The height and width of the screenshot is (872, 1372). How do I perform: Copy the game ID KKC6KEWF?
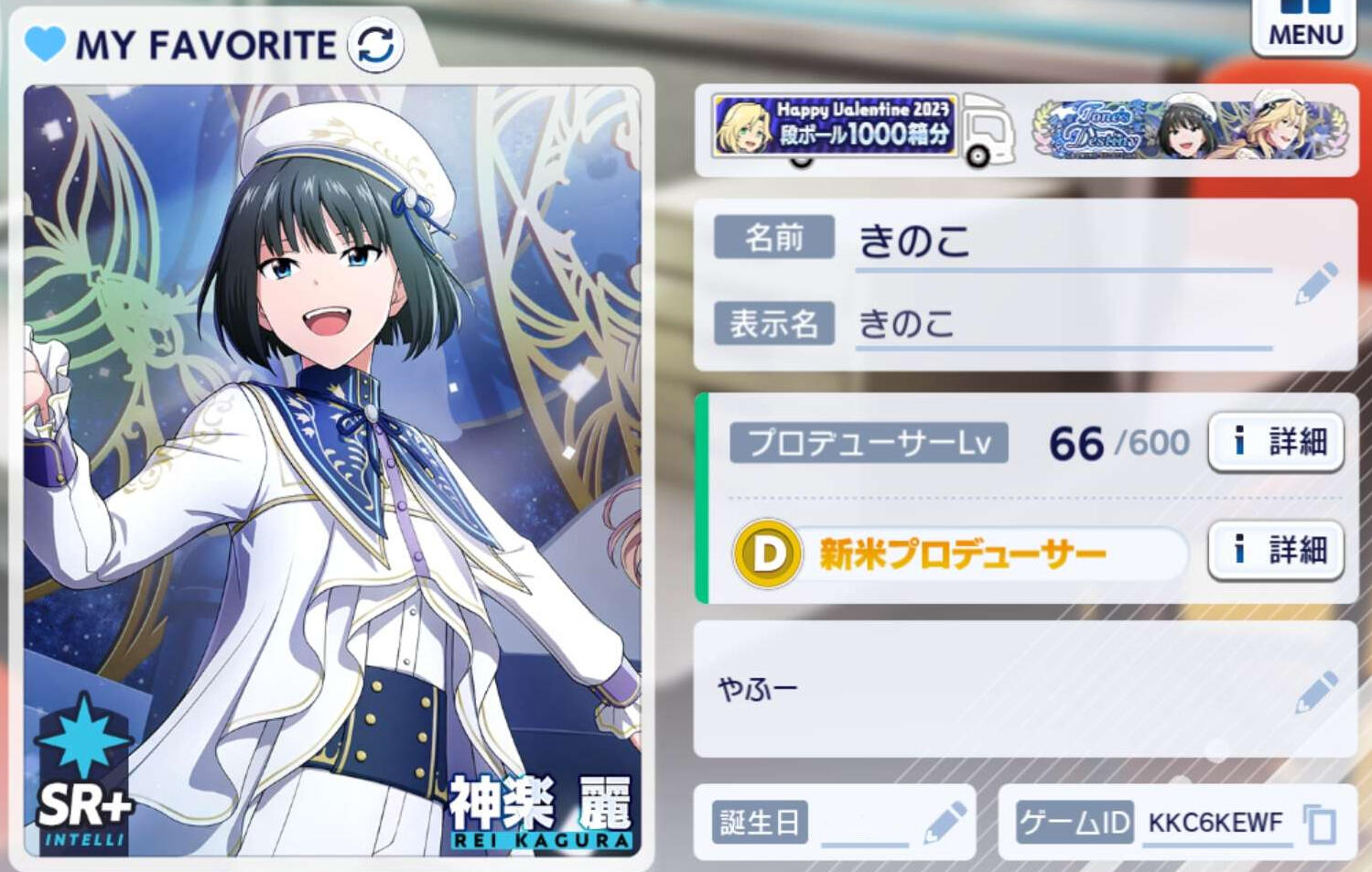1319,824
